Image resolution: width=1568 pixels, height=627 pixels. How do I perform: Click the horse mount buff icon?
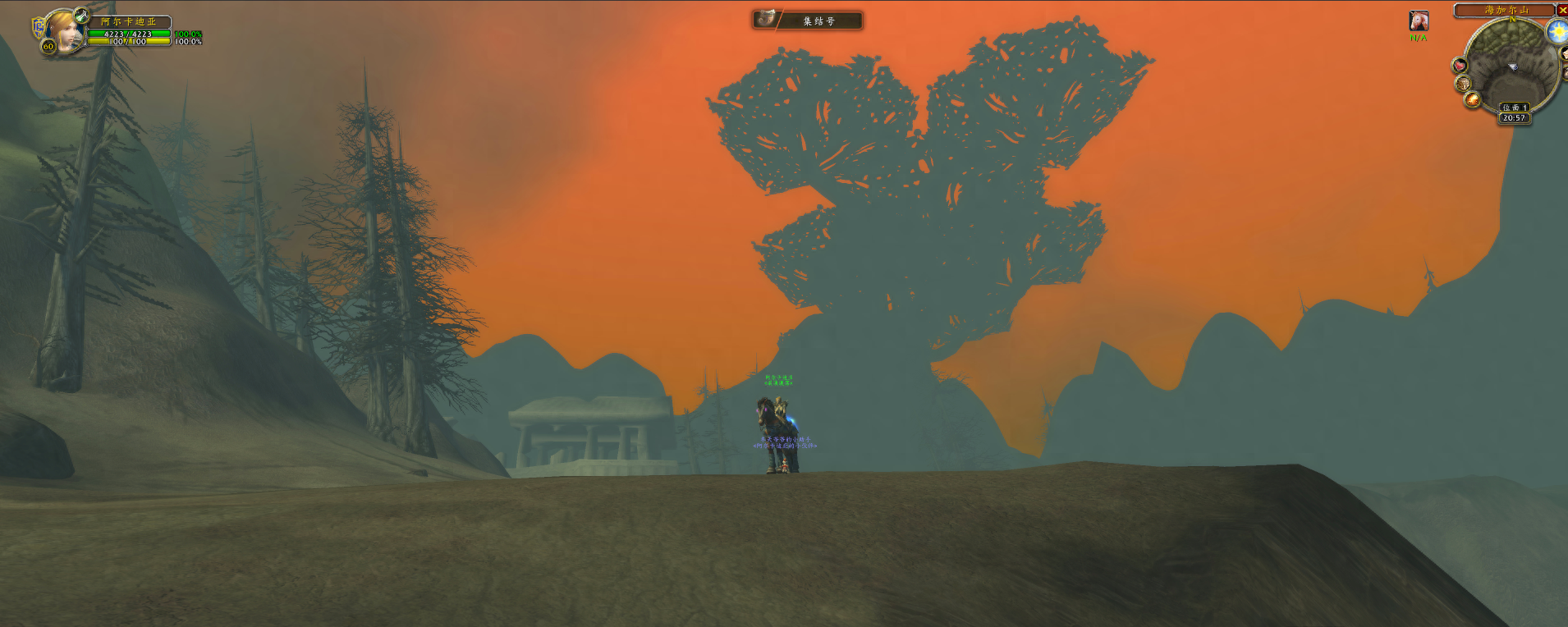[1418, 21]
